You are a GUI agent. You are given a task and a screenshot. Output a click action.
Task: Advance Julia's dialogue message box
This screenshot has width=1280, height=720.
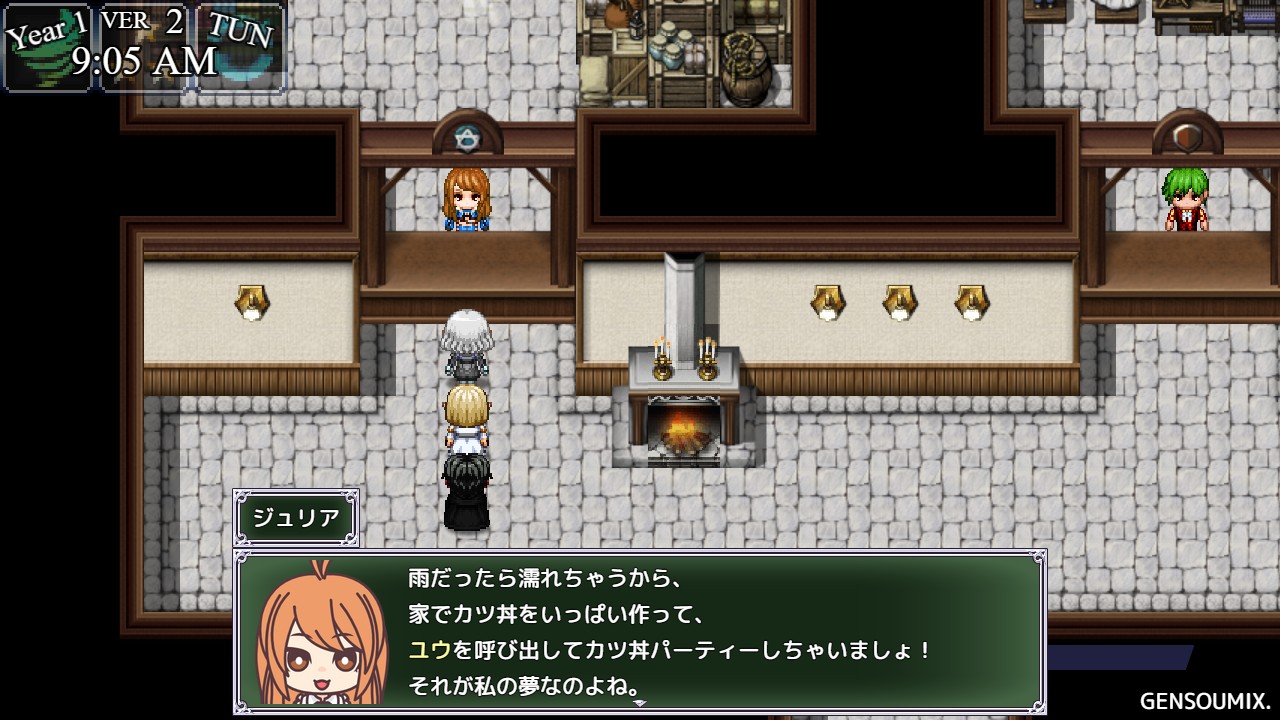[640, 630]
